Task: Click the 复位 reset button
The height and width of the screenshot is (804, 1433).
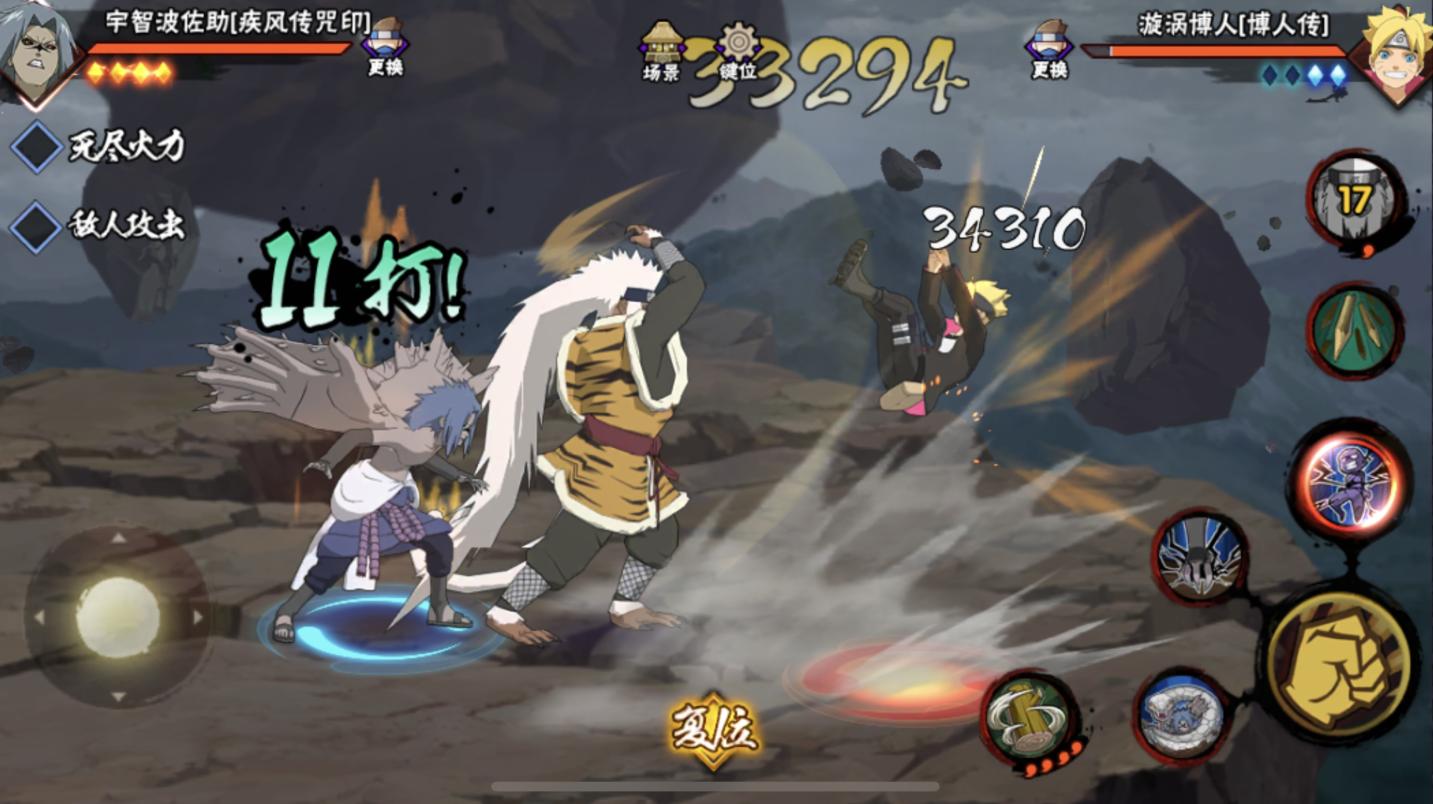Action: point(713,732)
